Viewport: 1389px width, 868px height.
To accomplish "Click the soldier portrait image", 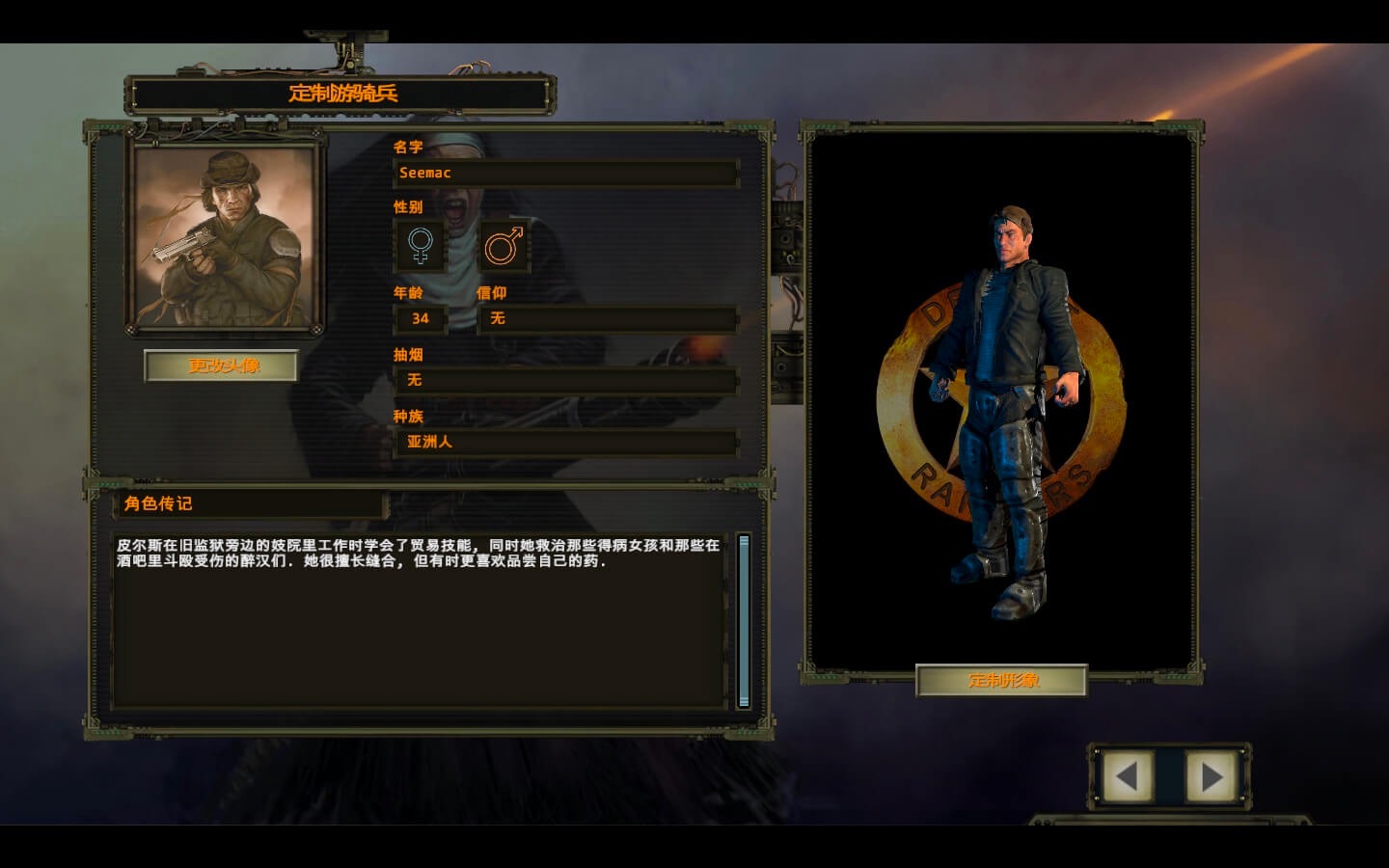I will pyautogui.click(x=226, y=237).
